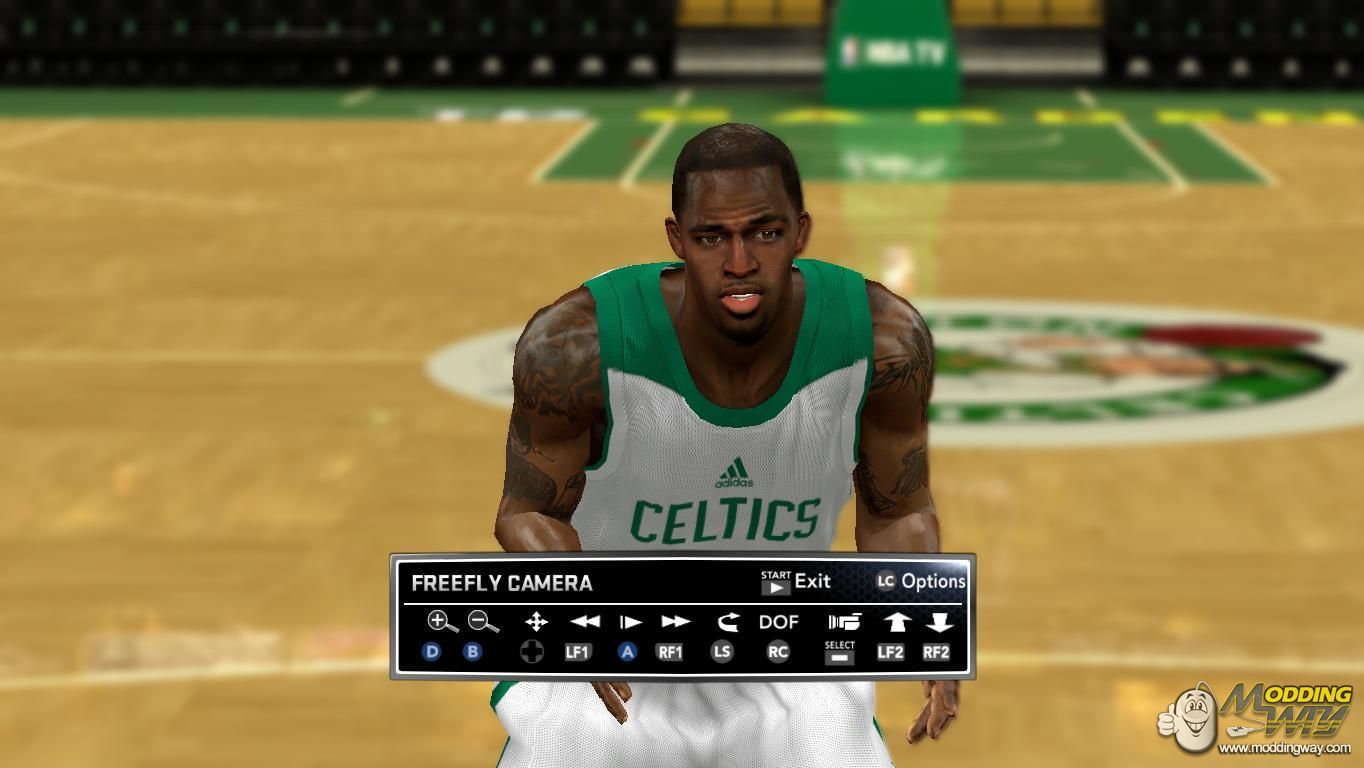1364x768 pixels.
Task: Click the zoom-out magnifier icon
Action: 482,622
